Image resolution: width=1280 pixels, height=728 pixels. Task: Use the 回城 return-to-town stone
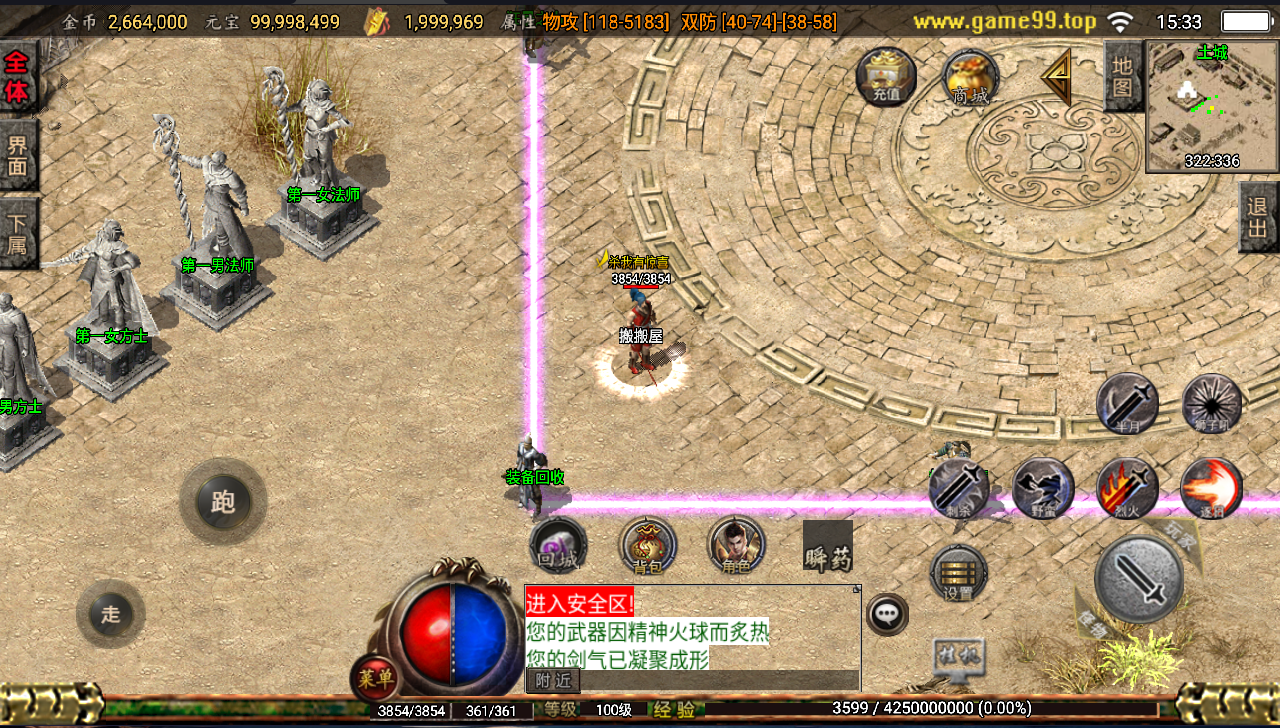point(558,546)
